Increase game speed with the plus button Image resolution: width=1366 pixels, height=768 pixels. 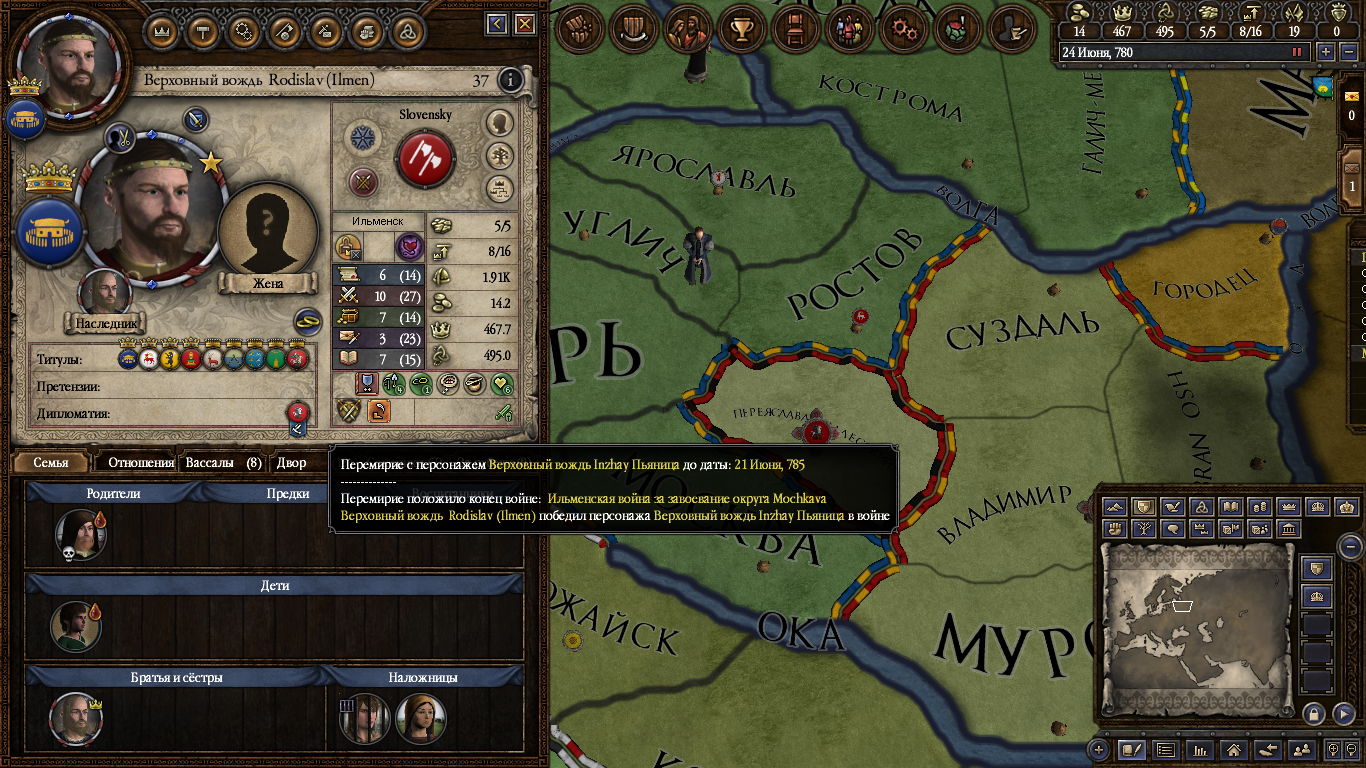point(1325,52)
